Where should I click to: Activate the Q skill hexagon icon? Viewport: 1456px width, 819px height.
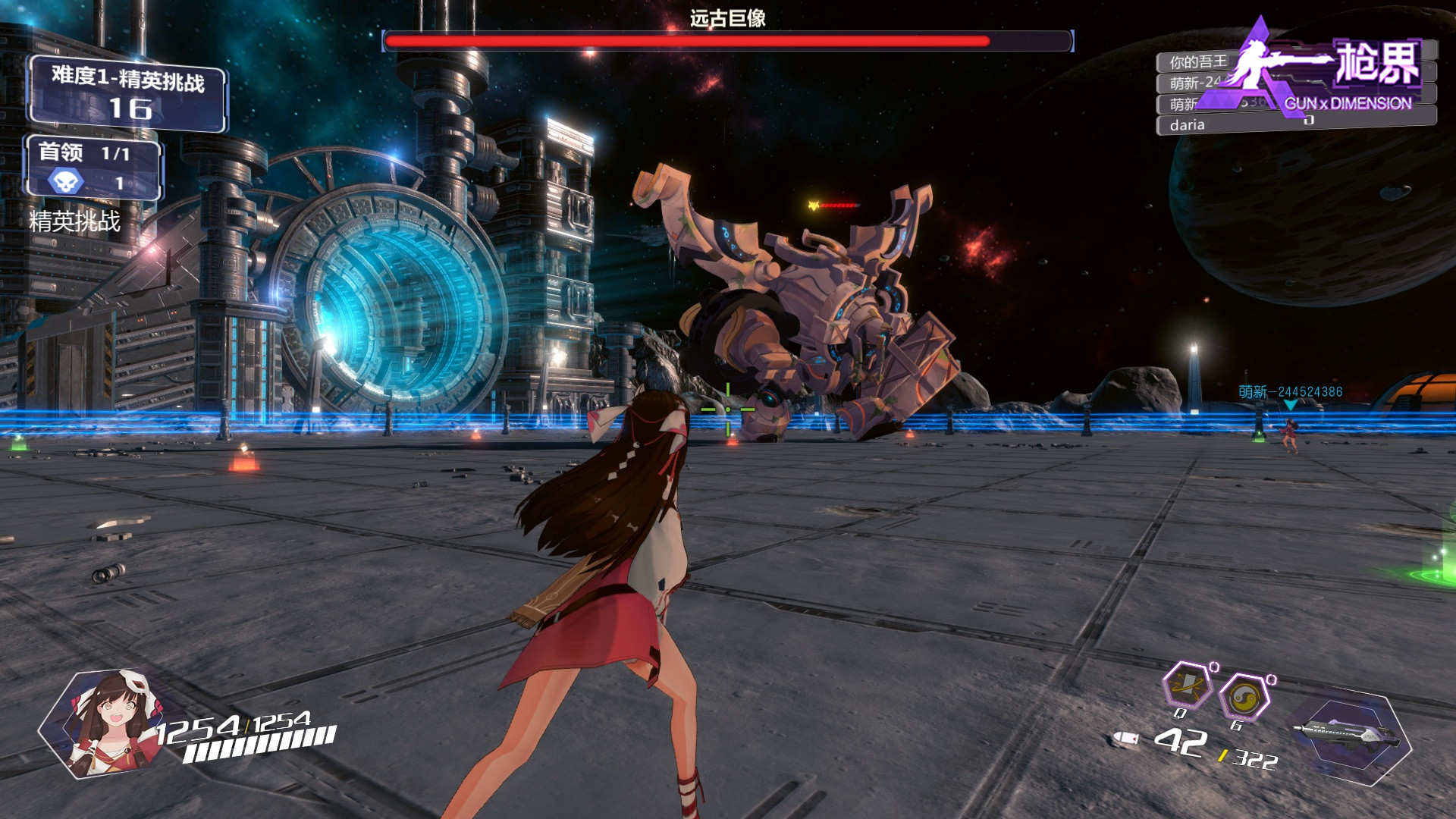point(1187,686)
